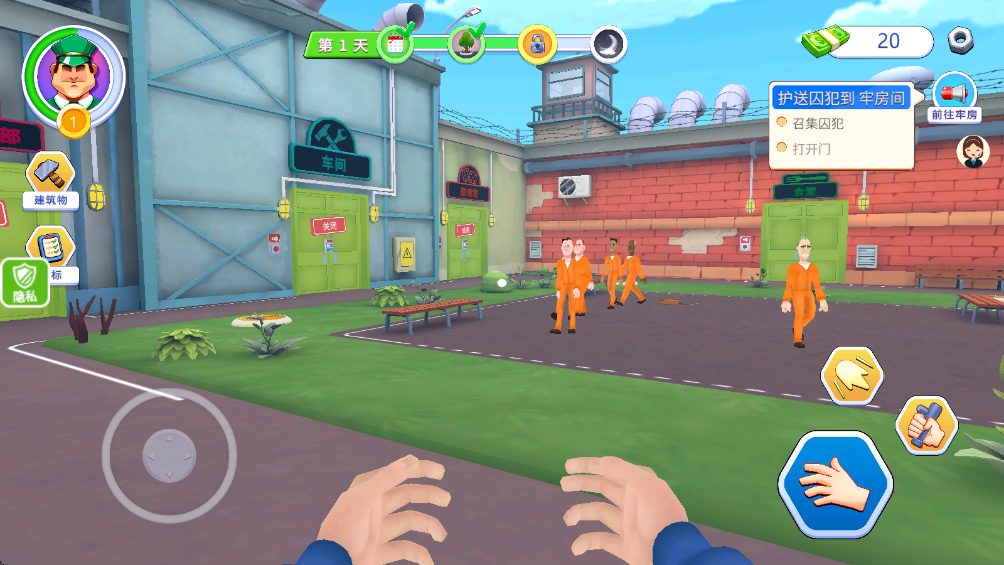Tap the green cash stack icon
Screen dimensions: 1004x565
(x=825, y=41)
